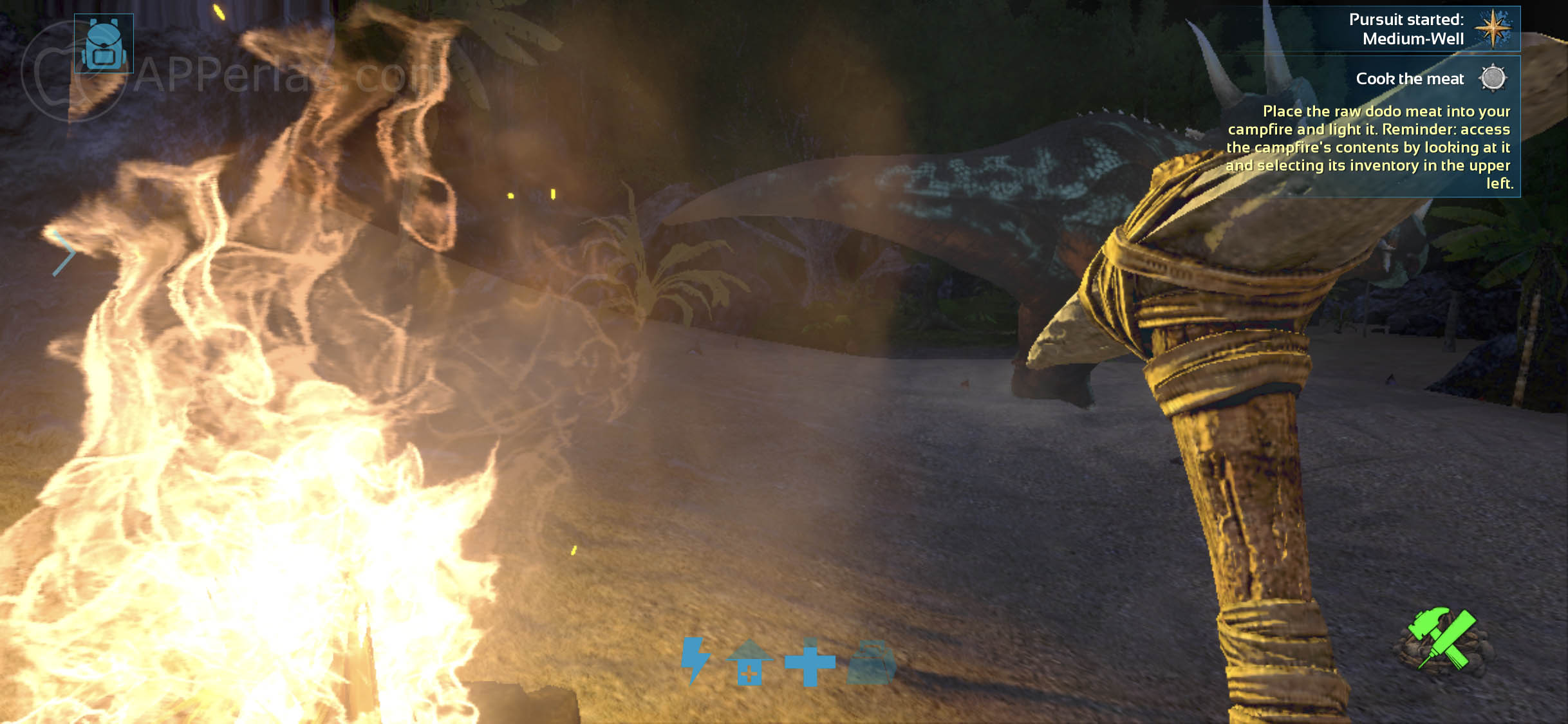The image size is (1568, 724).
Task: Open the backpack inventory
Action: click(104, 44)
